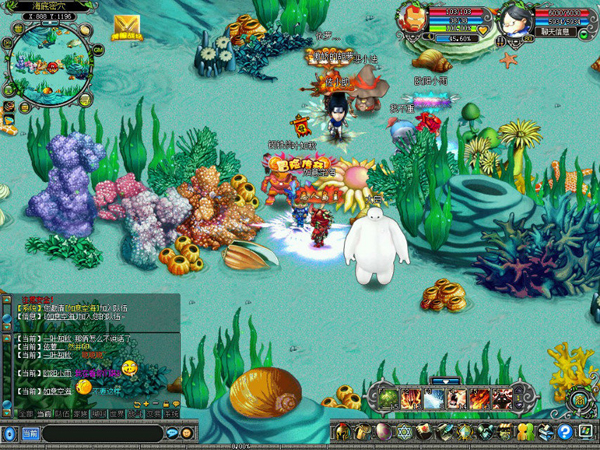This screenshot has width=600, height=450.
Task: Switch to the 队伍 team chat tab
Action: 61,413
